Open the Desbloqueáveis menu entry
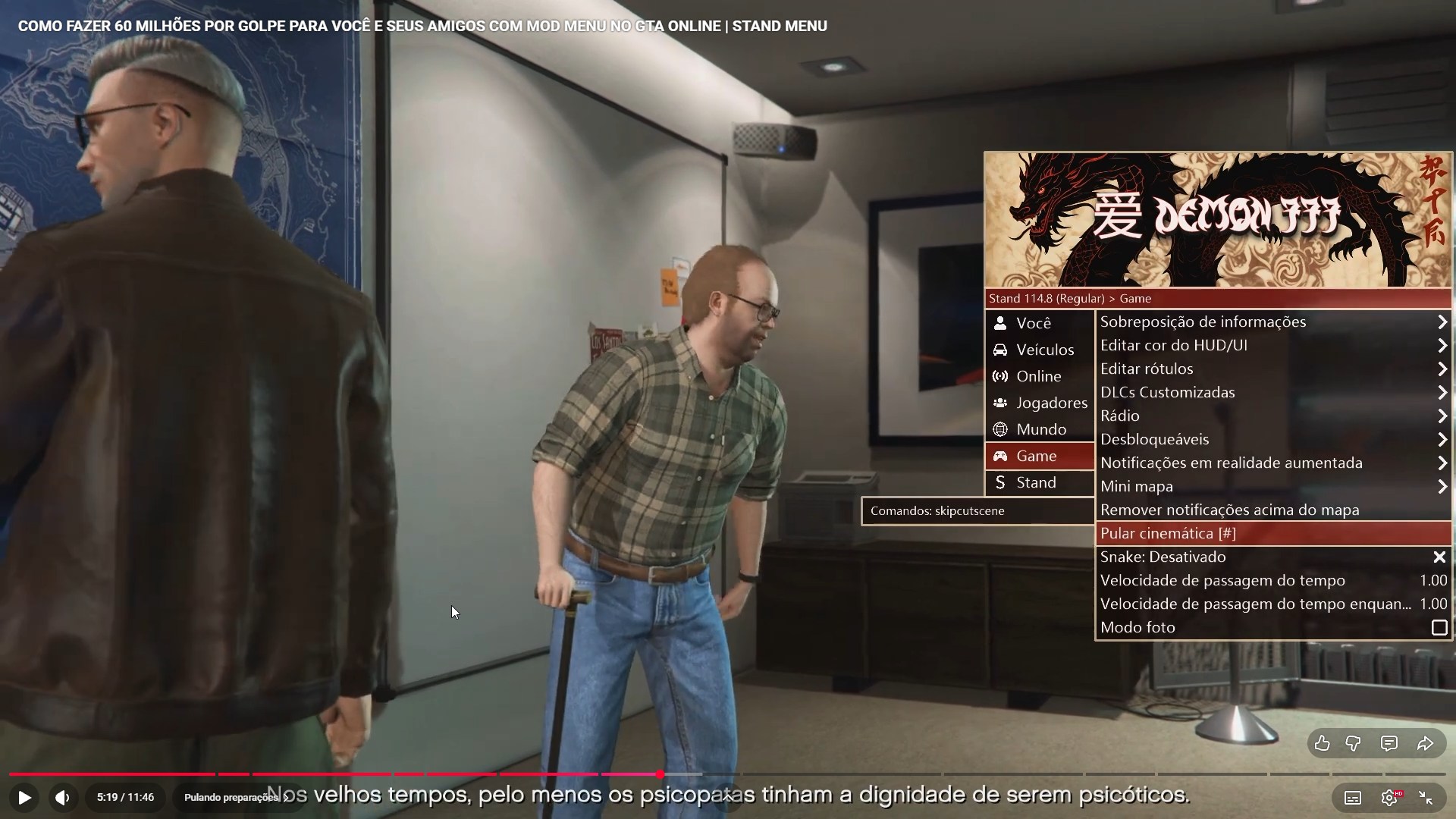This screenshot has height=819, width=1456. click(1156, 439)
